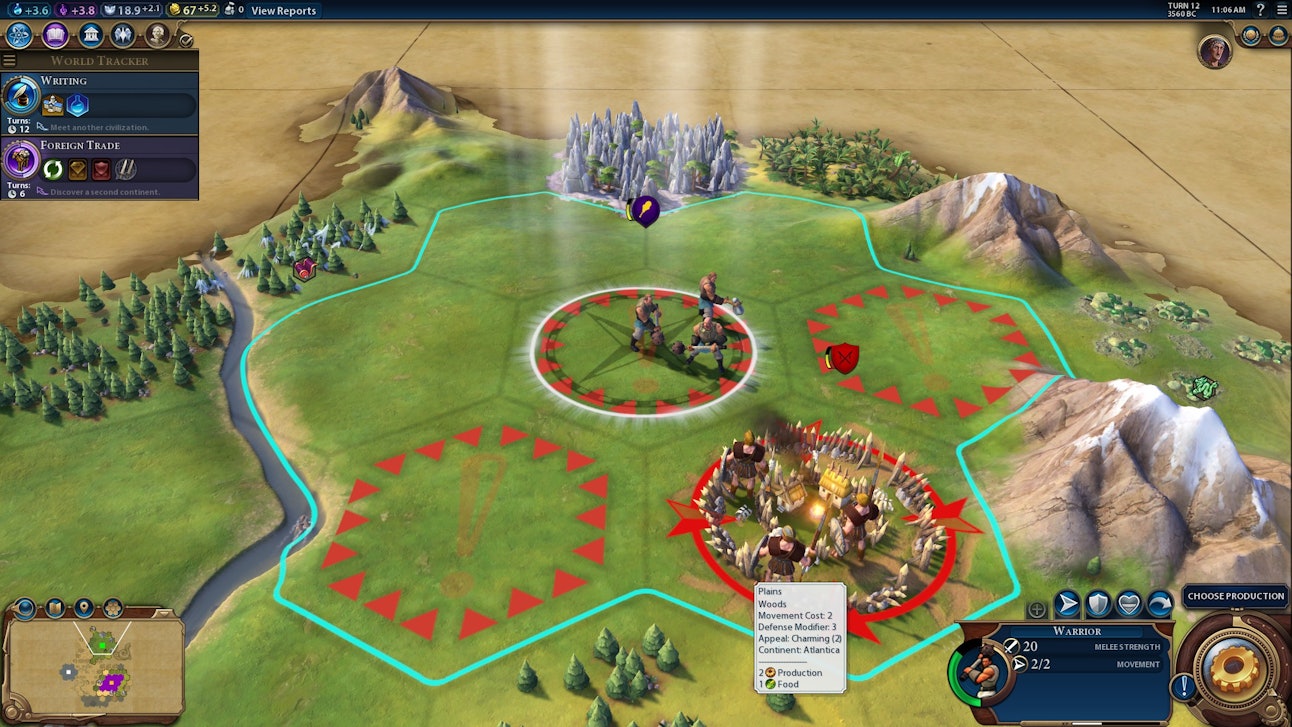Select the Foreign Trade civic entry
Screen dimensions: 1292x727
click(x=99, y=165)
